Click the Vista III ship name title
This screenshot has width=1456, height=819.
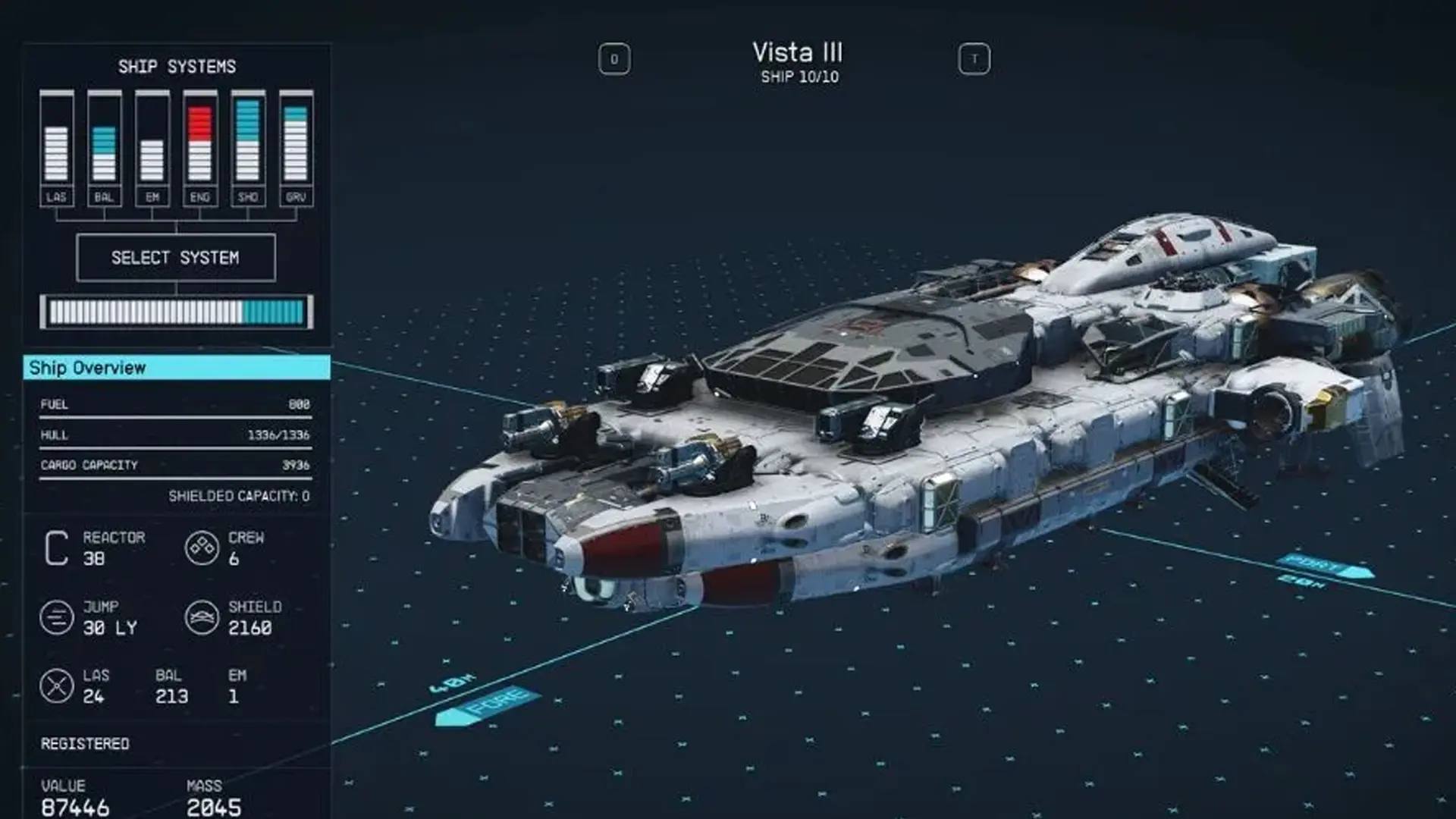(798, 53)
